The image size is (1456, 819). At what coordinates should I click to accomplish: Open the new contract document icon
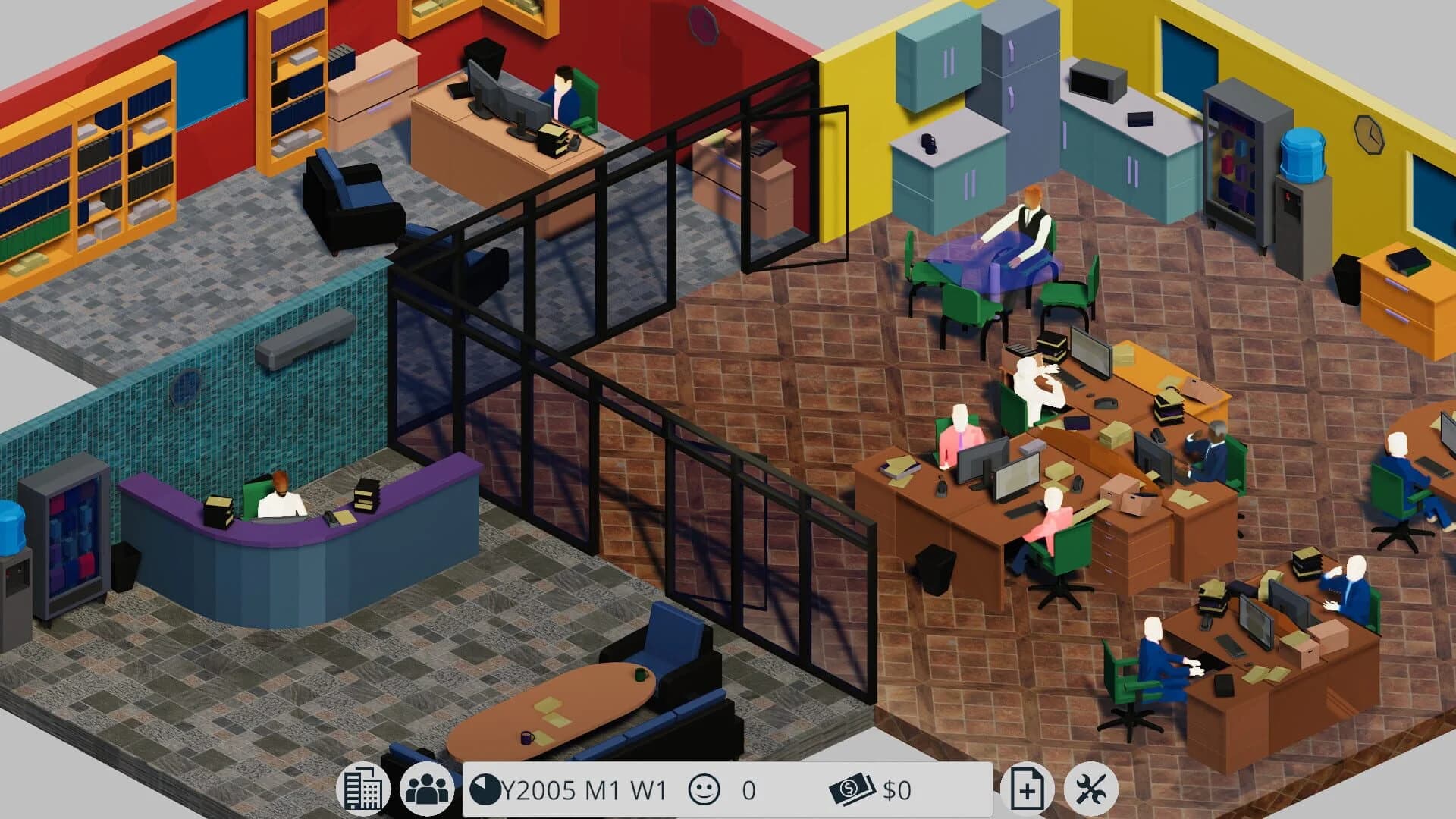coord(1028,789)
